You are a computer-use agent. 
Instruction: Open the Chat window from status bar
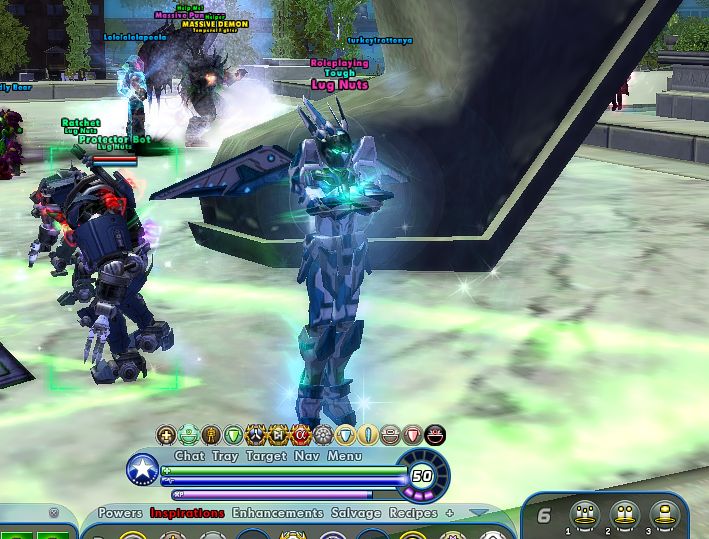[190, 456]
